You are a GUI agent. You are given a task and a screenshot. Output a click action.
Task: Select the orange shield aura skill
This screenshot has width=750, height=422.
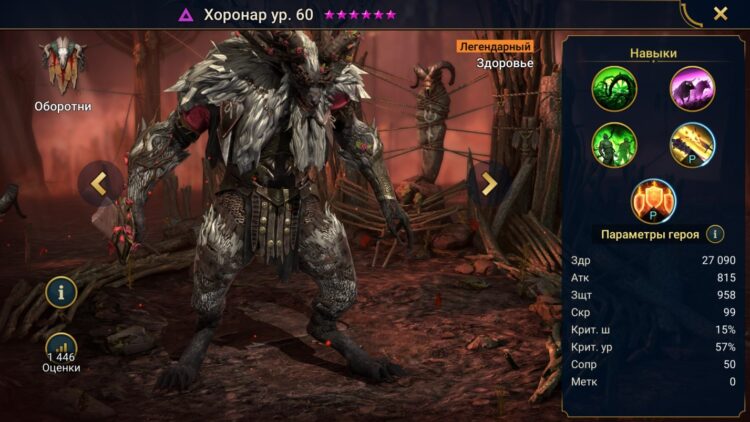[x=653, y=201]
